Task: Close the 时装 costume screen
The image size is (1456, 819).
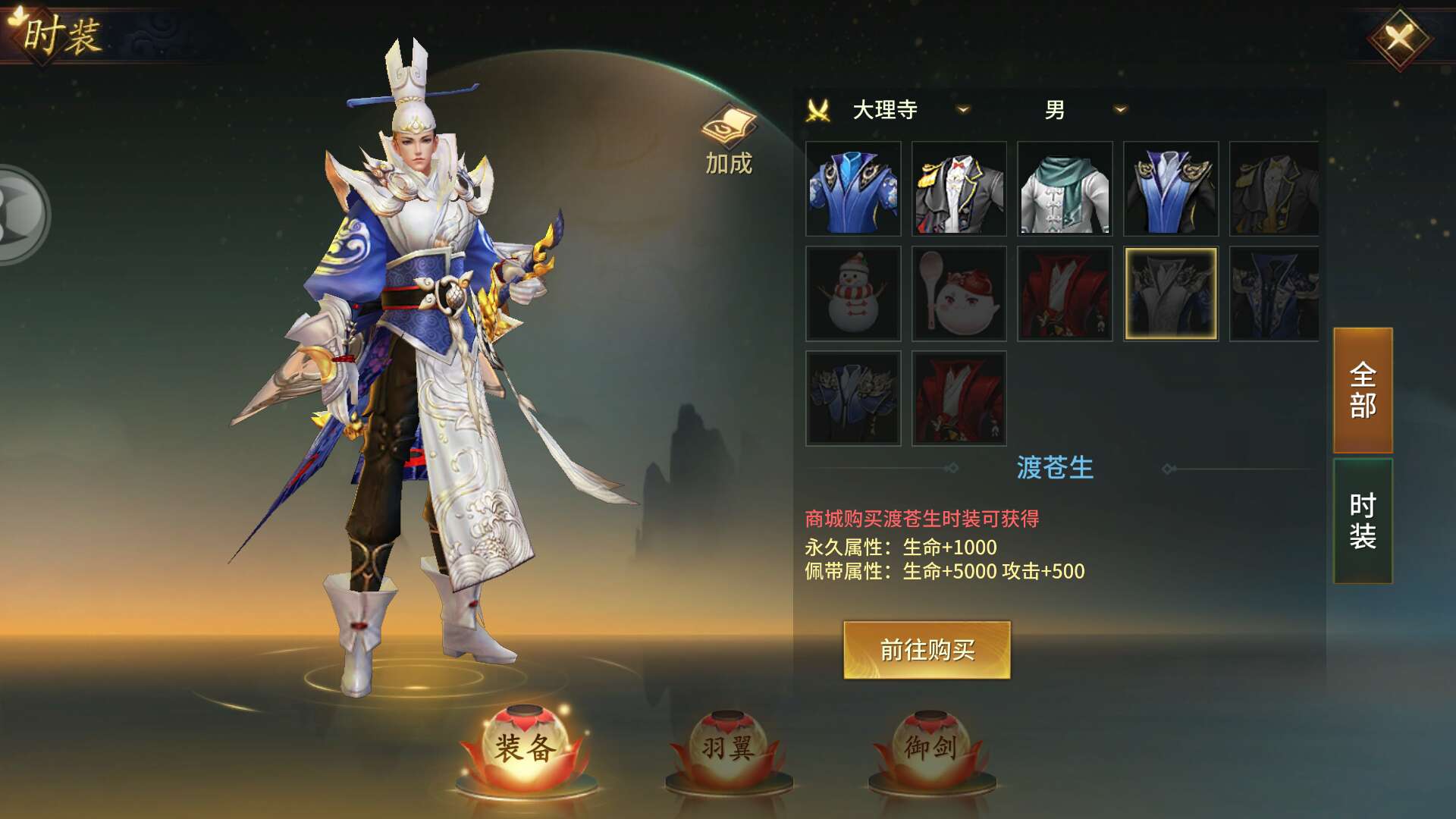Action: pos(1399,38)
